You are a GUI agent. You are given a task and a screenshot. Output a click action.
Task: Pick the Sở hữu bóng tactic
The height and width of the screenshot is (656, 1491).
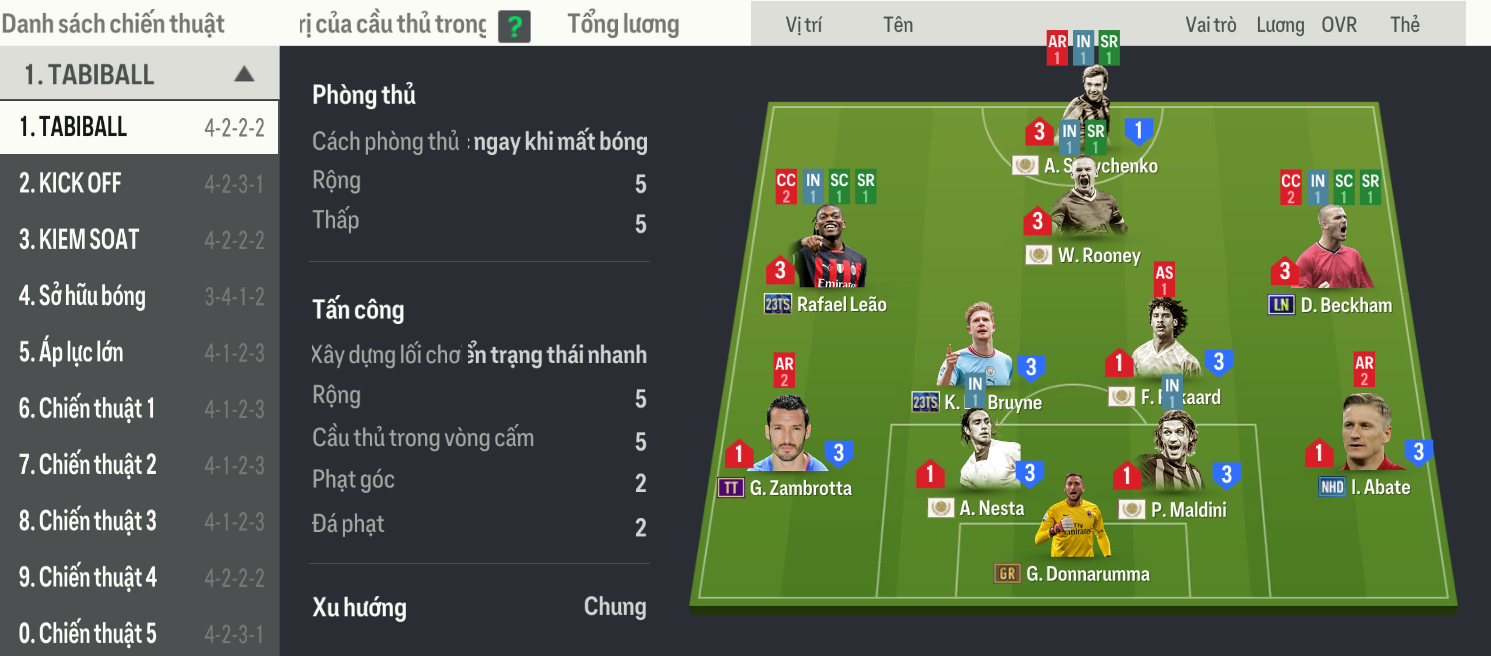pyautogui.click(x=138, y=296)
